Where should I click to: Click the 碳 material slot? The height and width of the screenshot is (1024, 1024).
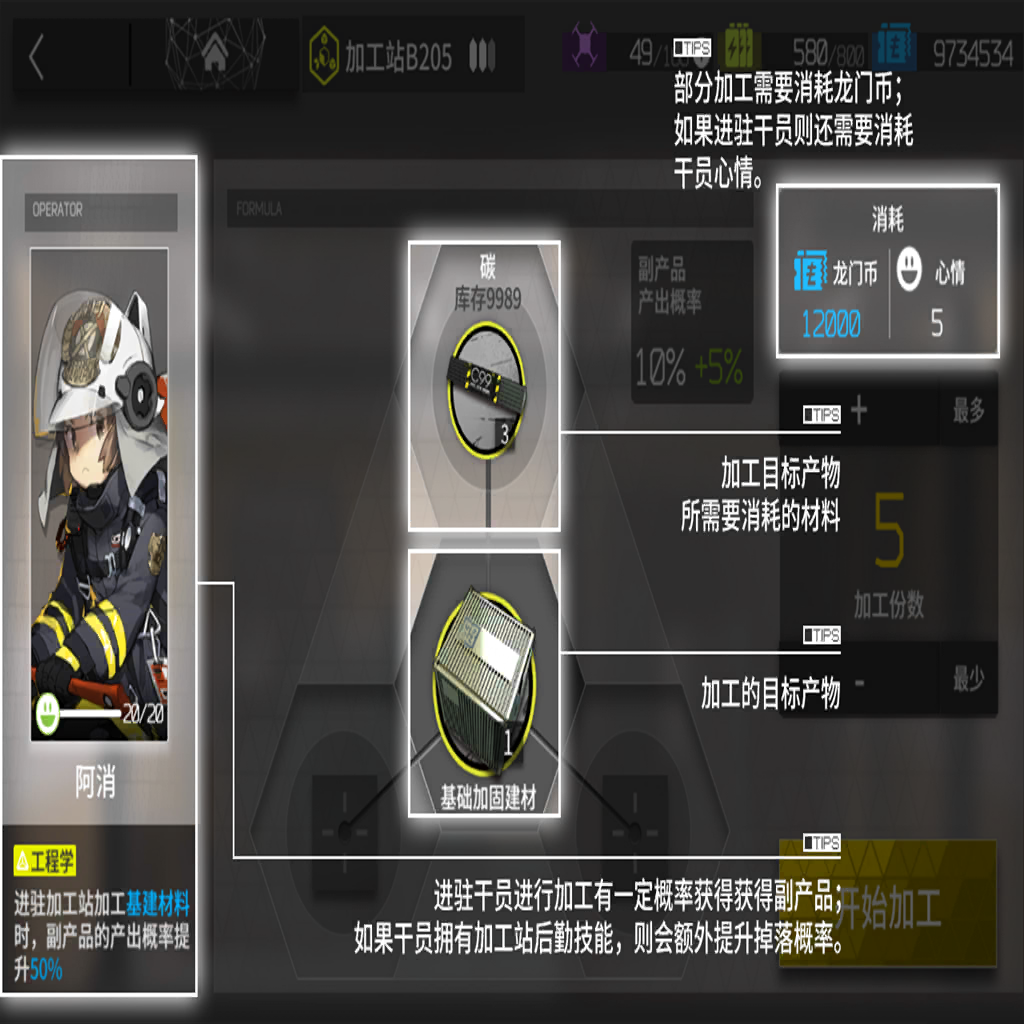point(484,385)
